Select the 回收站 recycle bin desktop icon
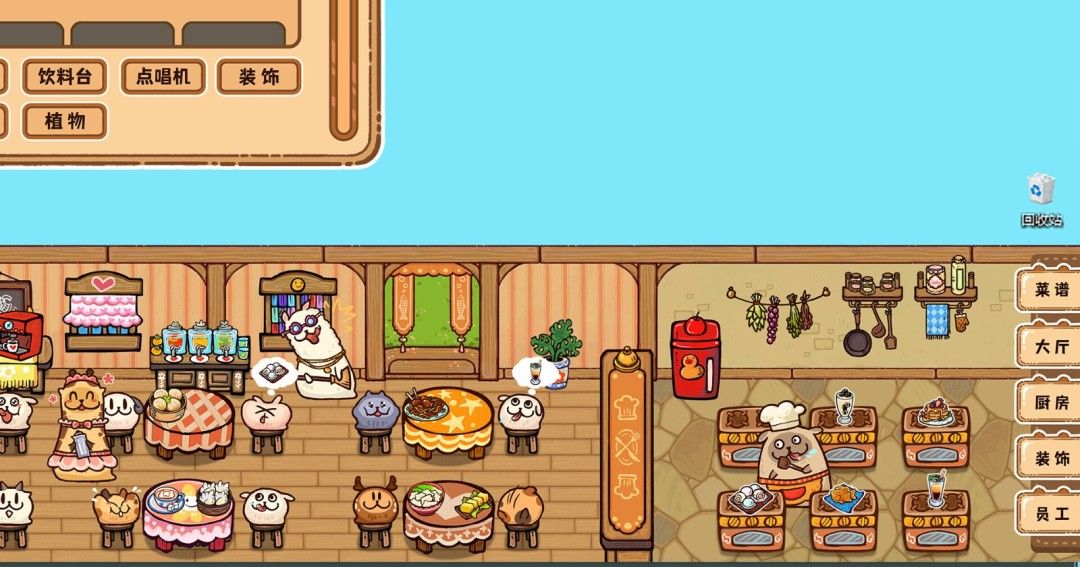 1041,200
